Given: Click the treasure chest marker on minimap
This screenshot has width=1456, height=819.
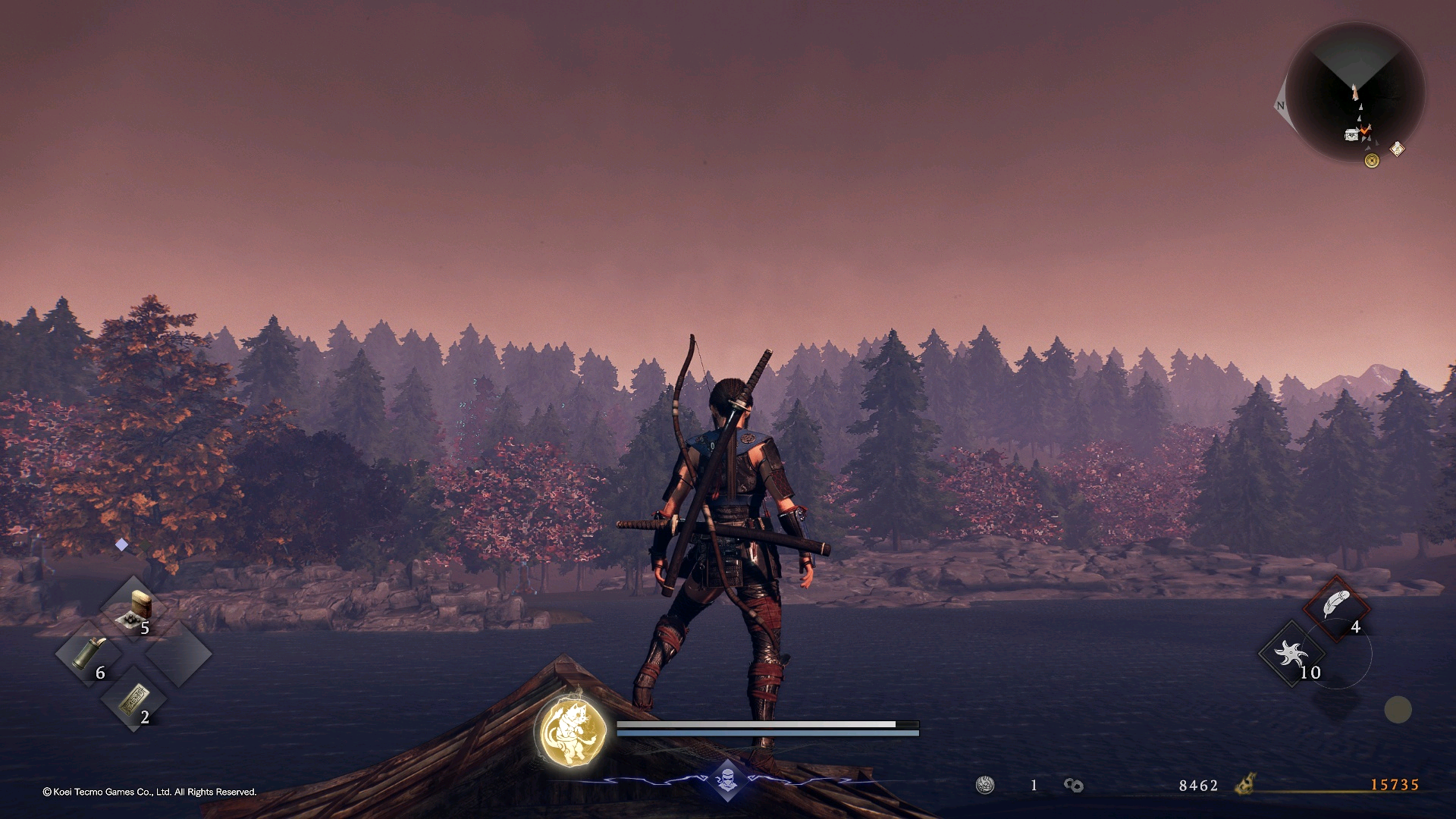Looking at the screenshot, I should (1351, 135).
